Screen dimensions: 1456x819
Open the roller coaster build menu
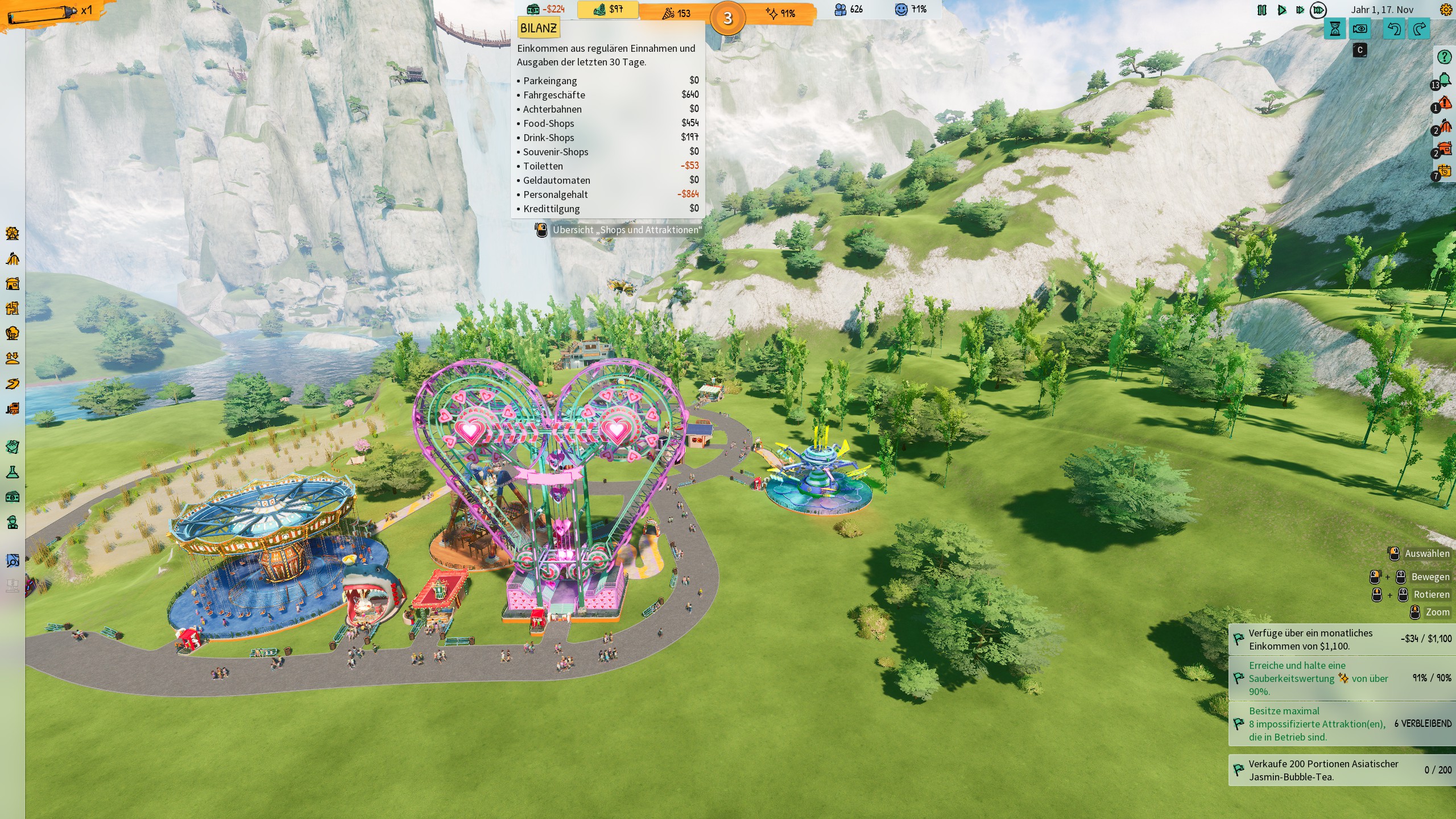point(13,259)
